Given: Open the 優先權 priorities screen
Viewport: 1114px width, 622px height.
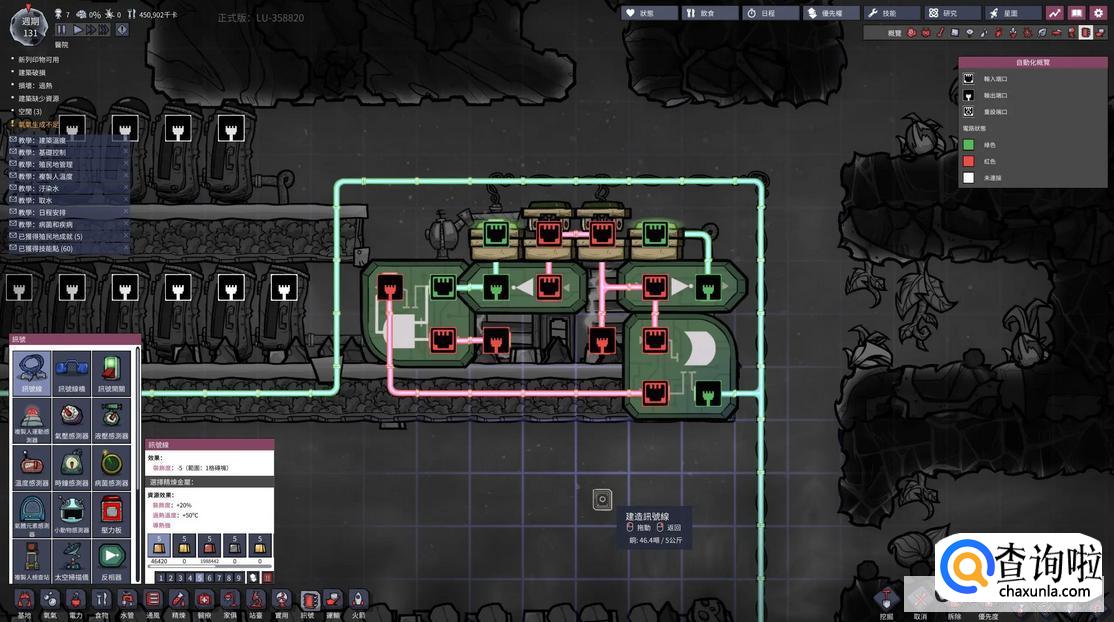Looking at the screenshot, I should (x=831, y=13).
